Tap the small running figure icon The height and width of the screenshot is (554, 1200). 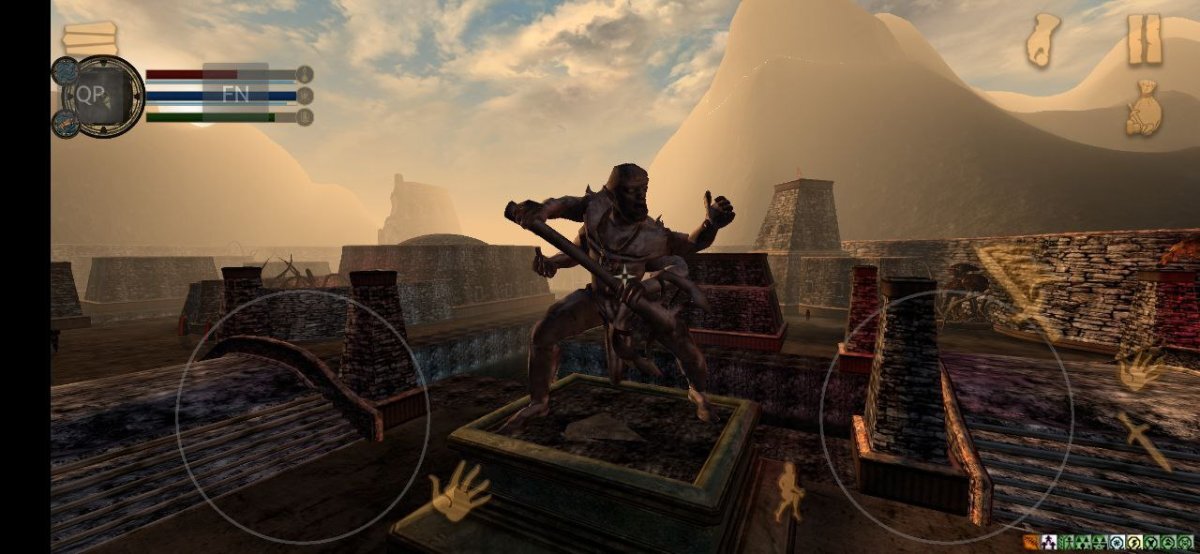point(790,490)
